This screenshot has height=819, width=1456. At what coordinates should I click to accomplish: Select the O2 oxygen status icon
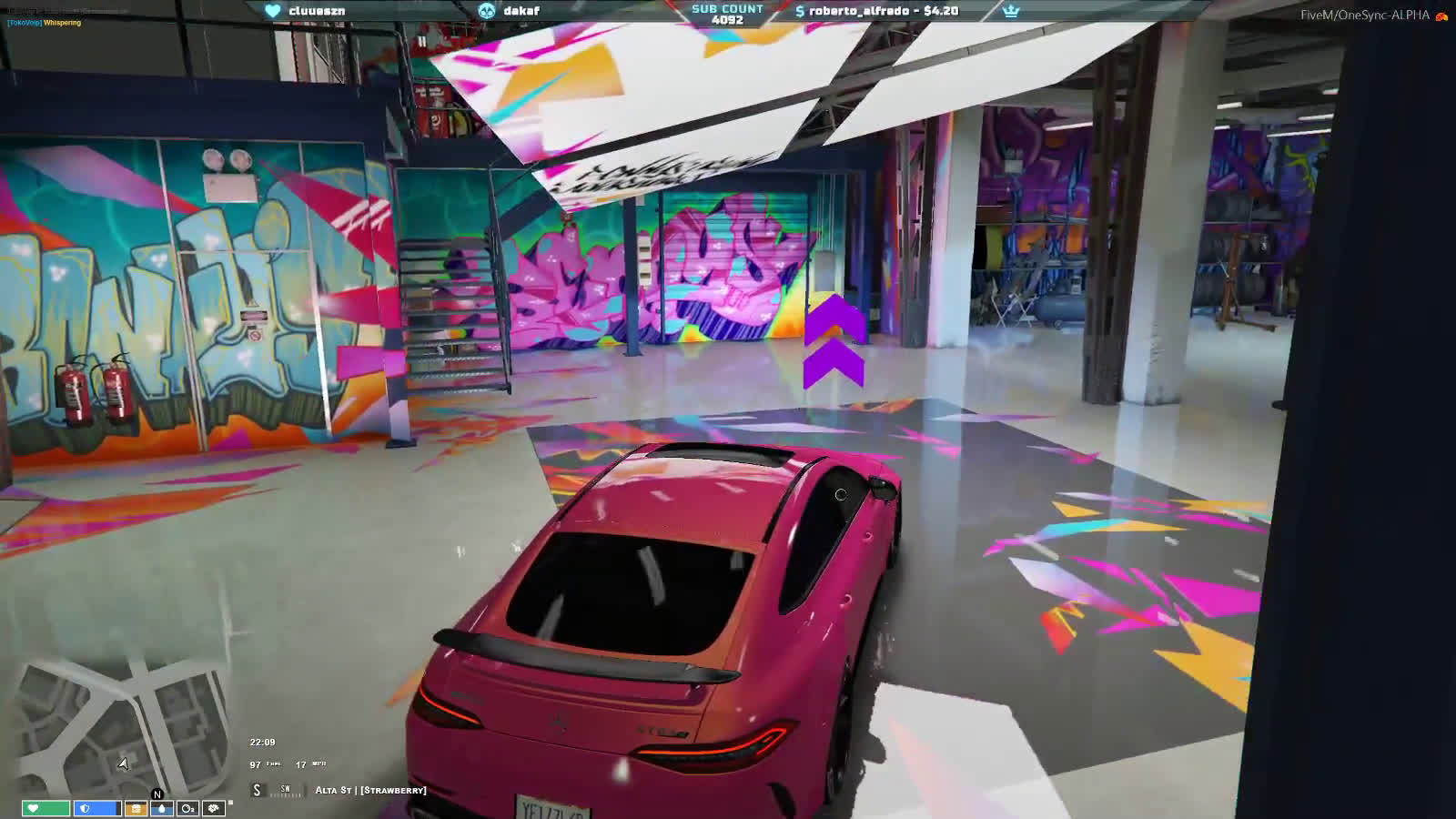188,808
